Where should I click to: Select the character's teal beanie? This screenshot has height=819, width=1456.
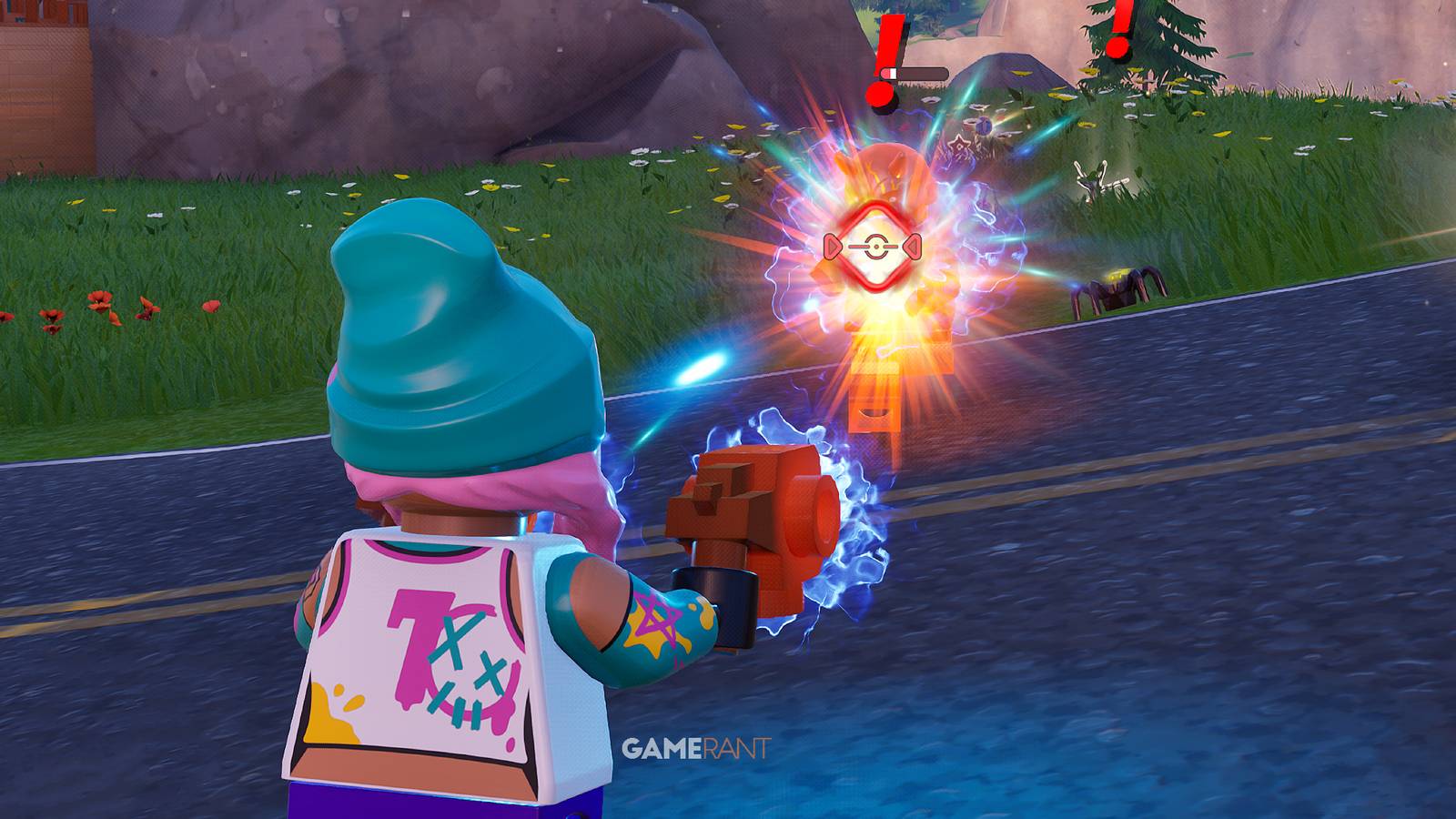[455, 337]
